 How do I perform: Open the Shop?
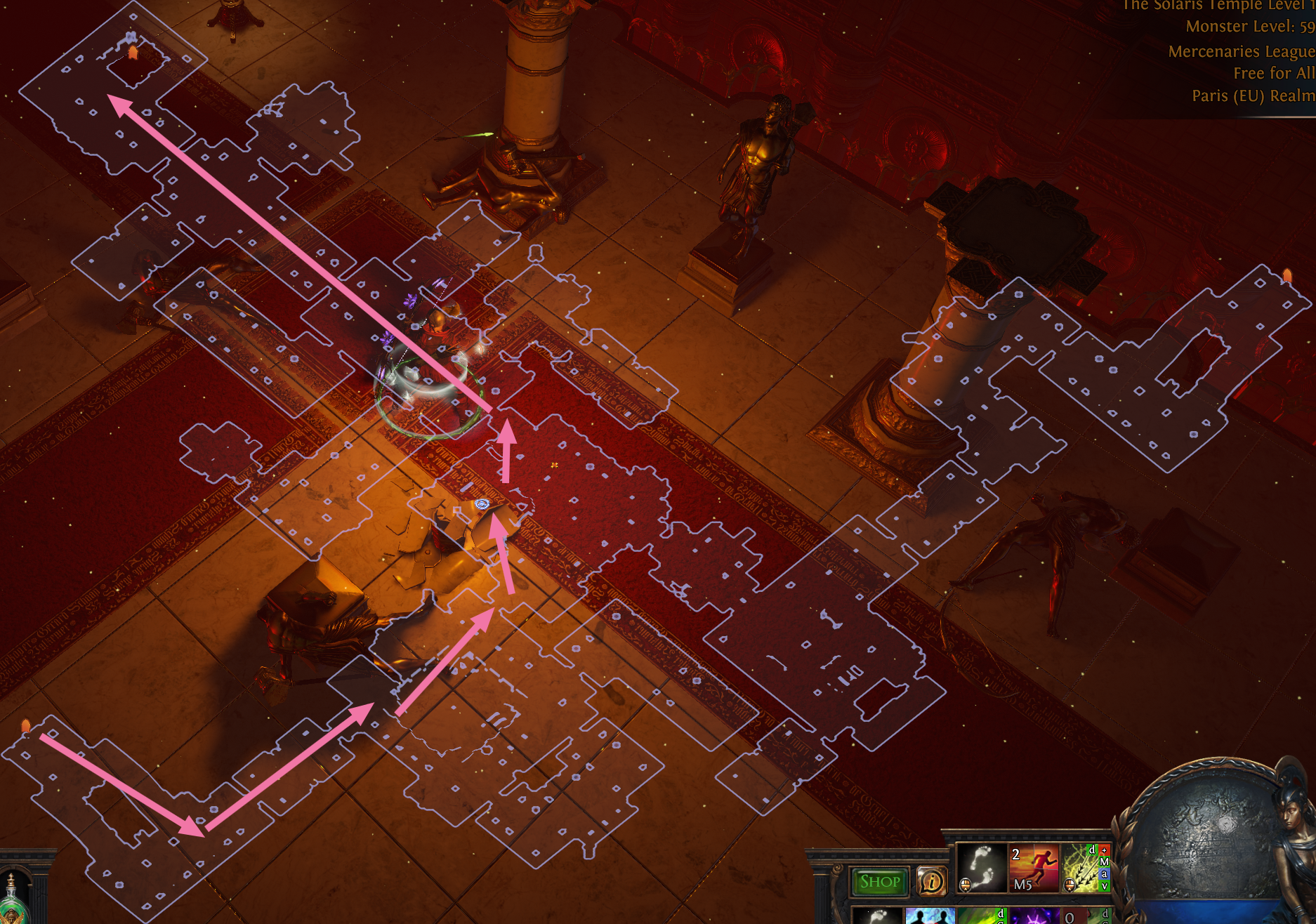tap(879, 883)
